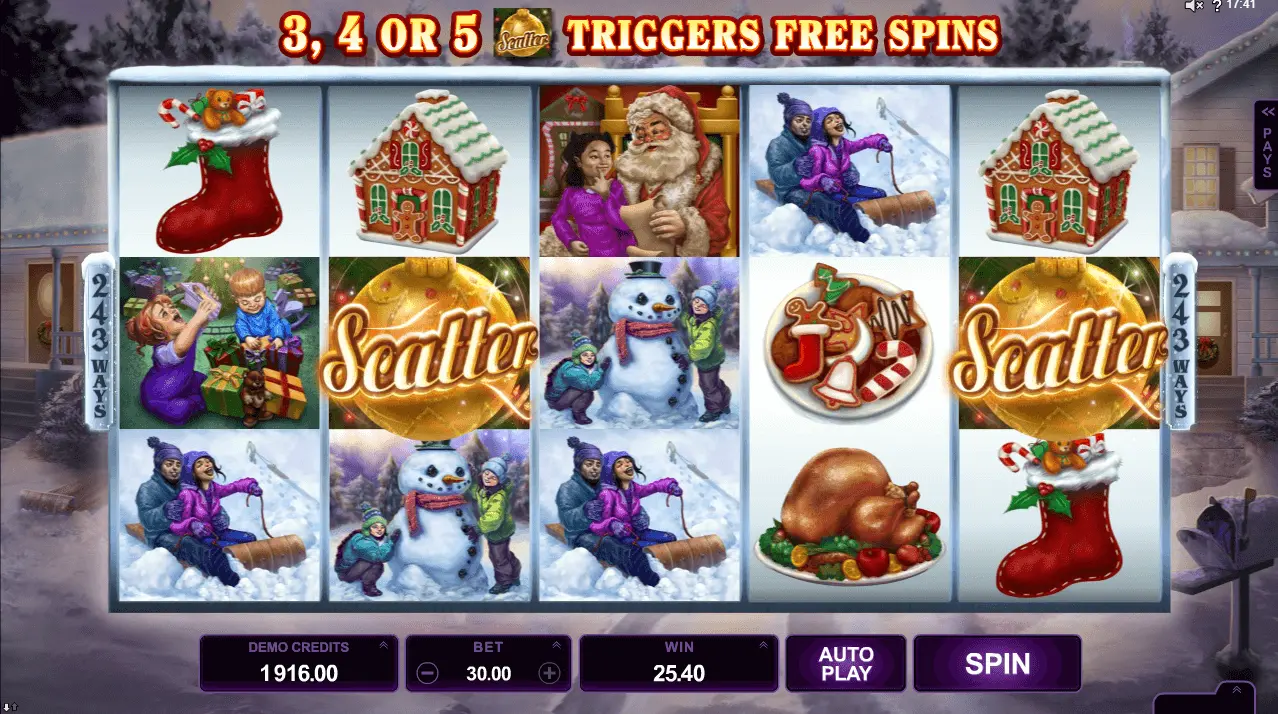This screenshot has height=714, width=1278.
Task: Expand the Bet panel arrow
Action: pos(557,646)
